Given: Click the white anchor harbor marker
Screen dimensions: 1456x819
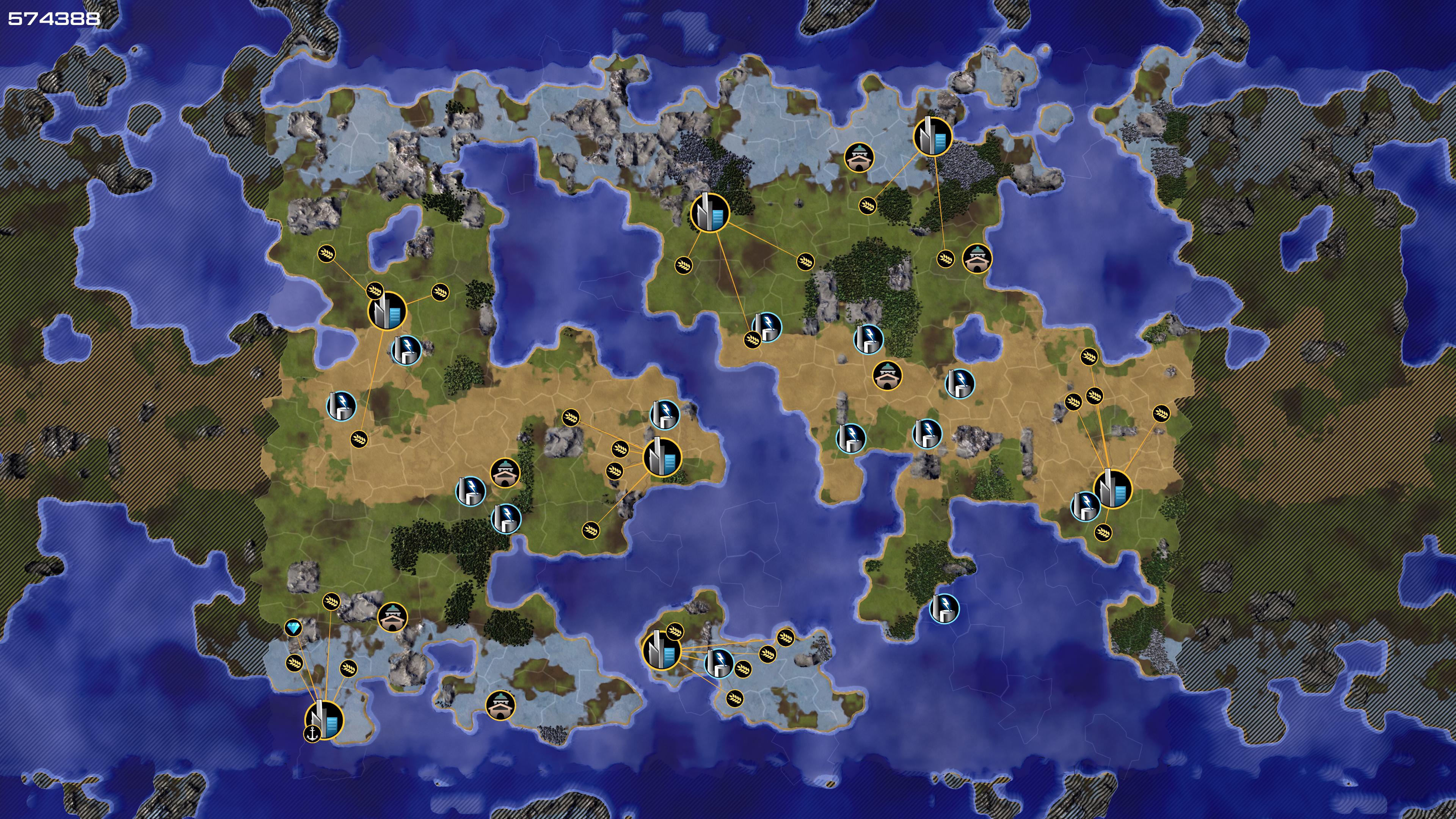Looking at the screenshot, I should [x=312, y=734].
